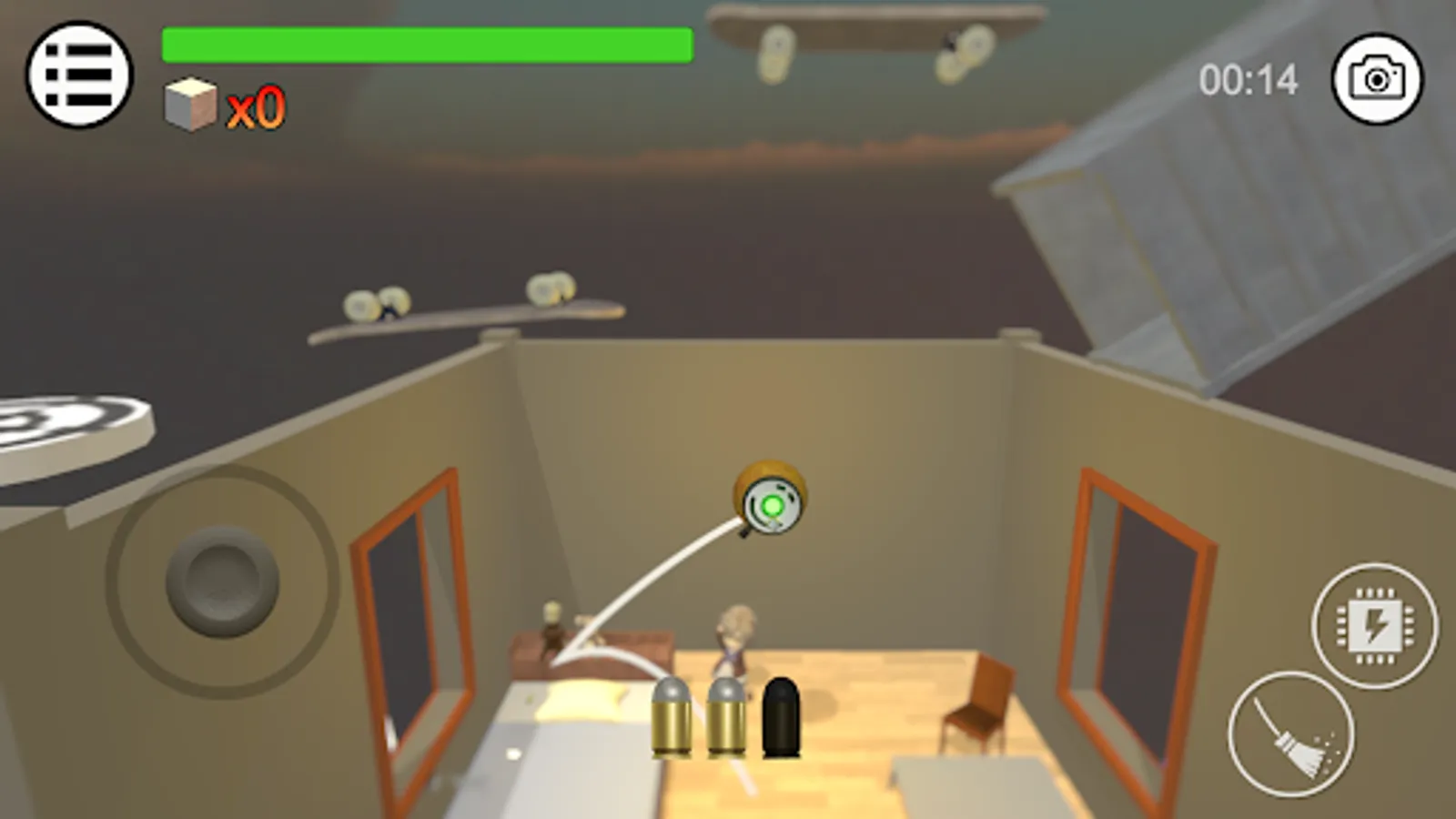Activate the chip lightning power-up icon

tap(1375, 626)
